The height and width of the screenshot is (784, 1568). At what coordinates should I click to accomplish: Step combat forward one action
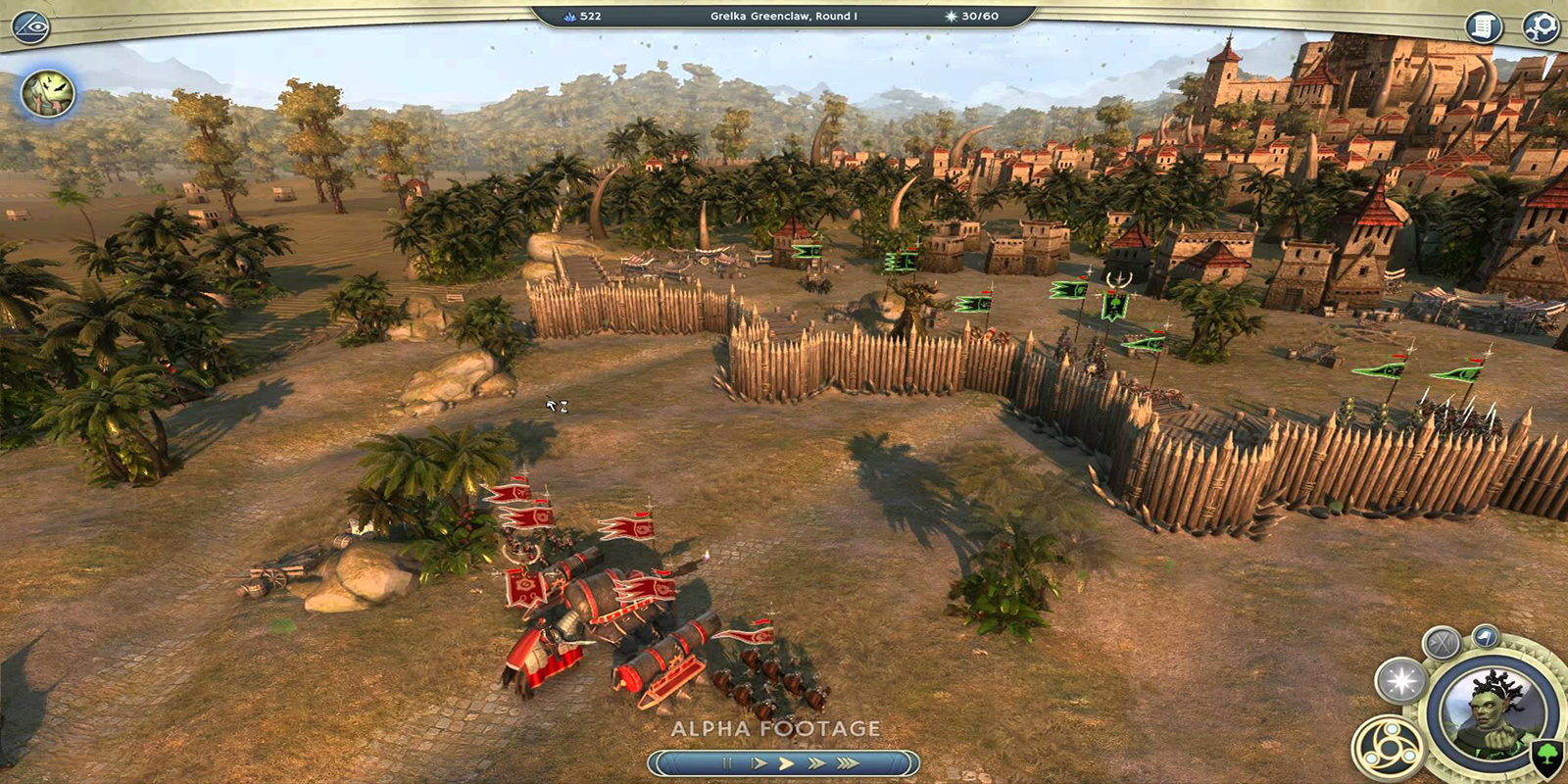(x=757, y=762)
